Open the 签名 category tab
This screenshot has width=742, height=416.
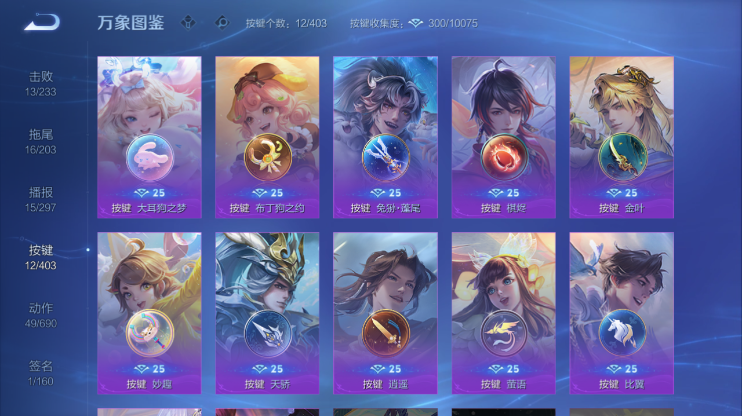pyautogui.click(x=41, y=372)
